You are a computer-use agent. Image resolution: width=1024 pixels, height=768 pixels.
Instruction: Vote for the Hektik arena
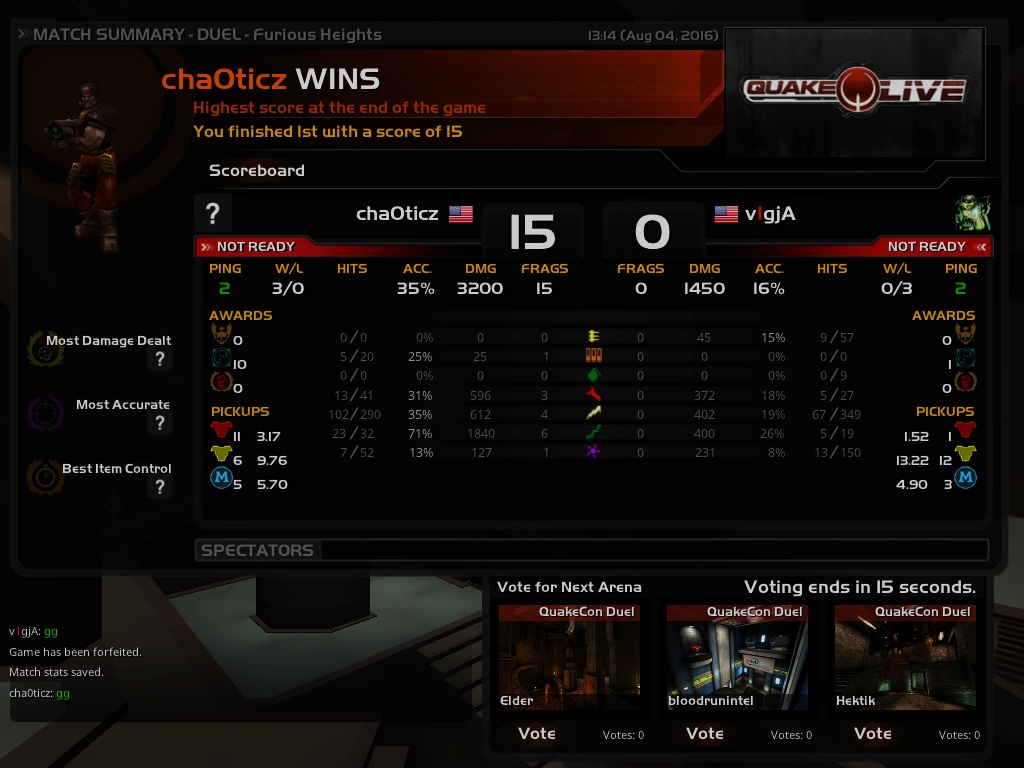coord(873,733)
